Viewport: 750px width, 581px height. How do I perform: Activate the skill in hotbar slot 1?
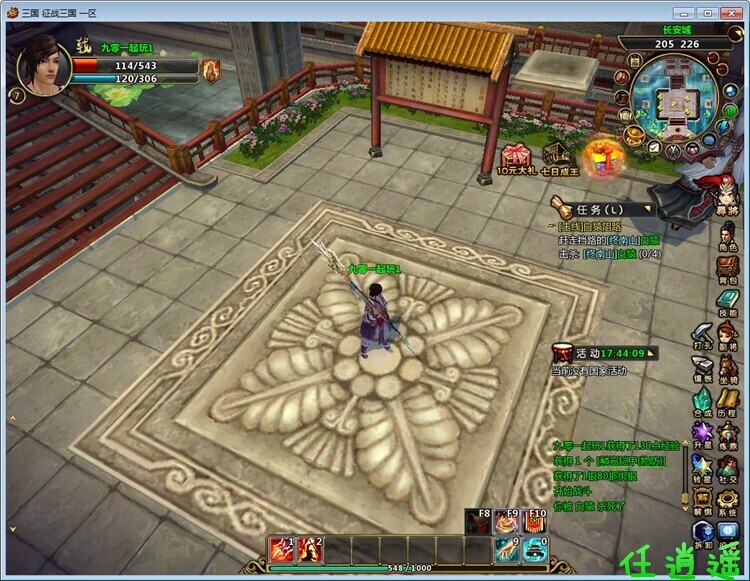pyautogui.click(x=282, y=549)
